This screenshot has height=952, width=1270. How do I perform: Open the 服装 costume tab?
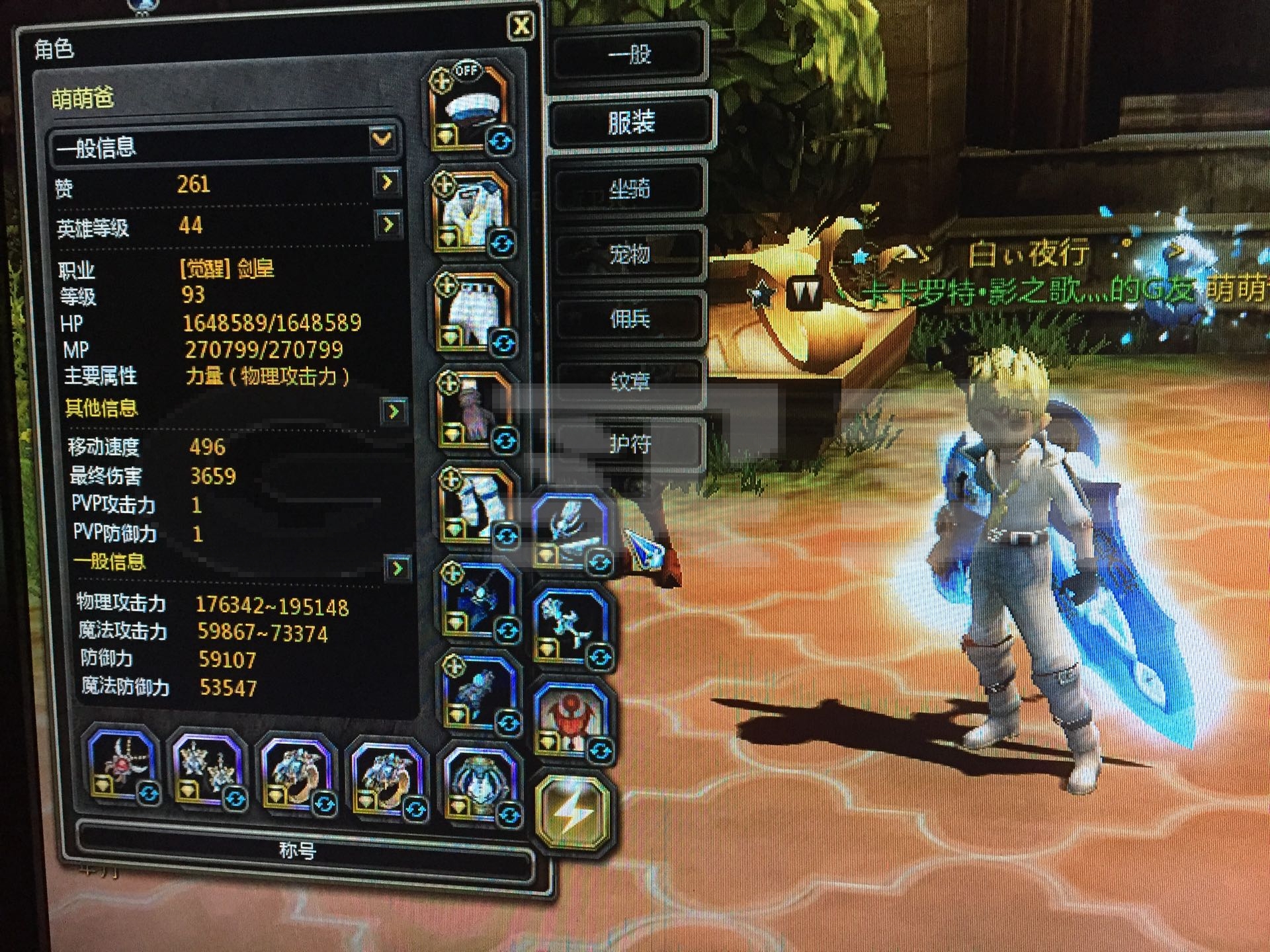click(630, 122)
